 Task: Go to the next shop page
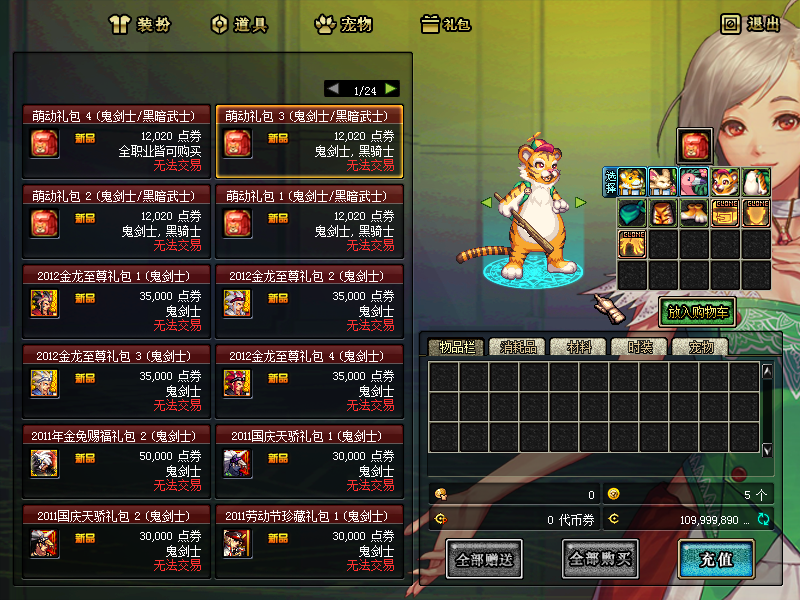click(391, 88)
